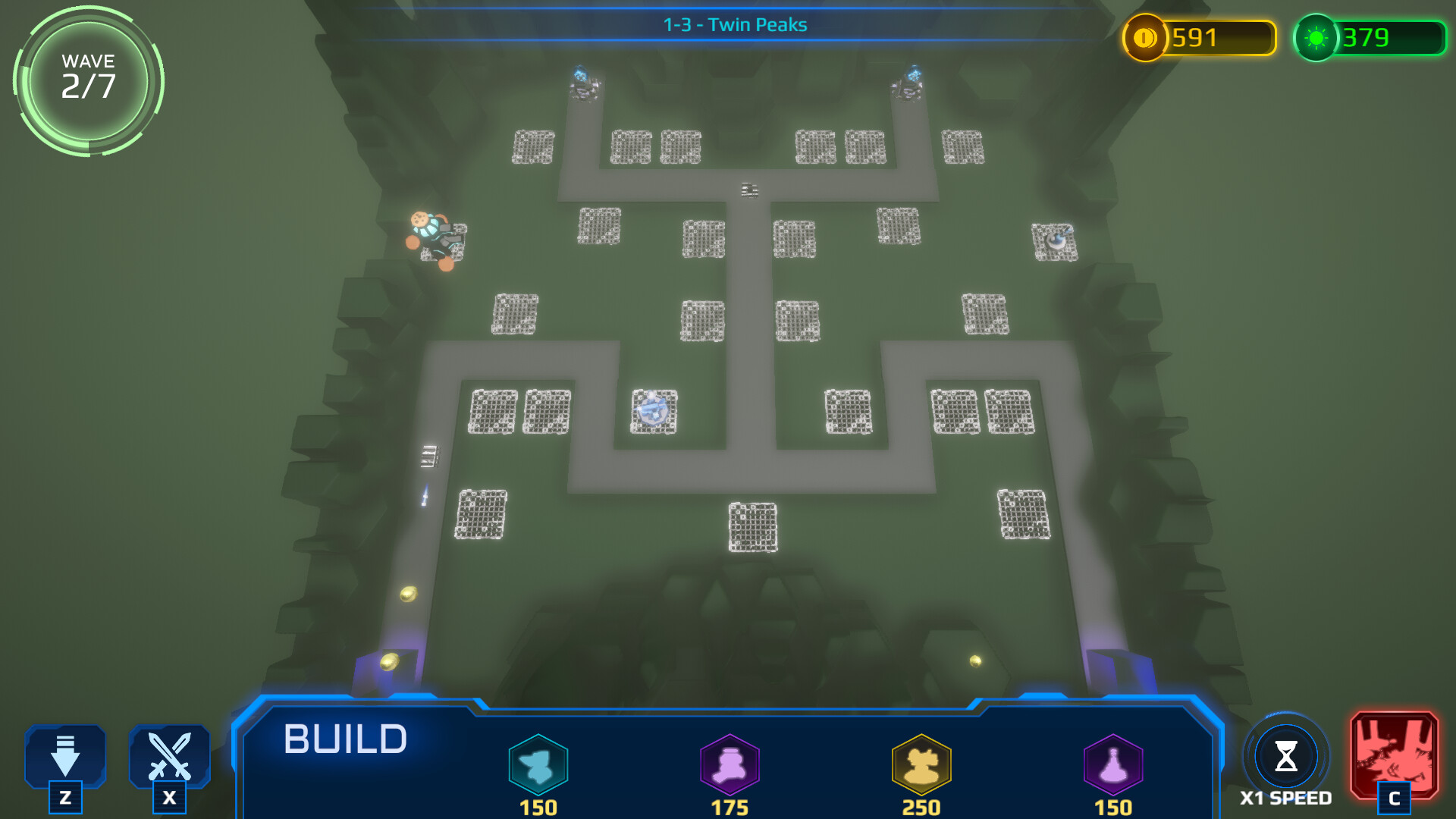Activate the crossed swords ability bound to X
Image resolution: width=1456 pixels, height=819 pixels.
(170, 756)
